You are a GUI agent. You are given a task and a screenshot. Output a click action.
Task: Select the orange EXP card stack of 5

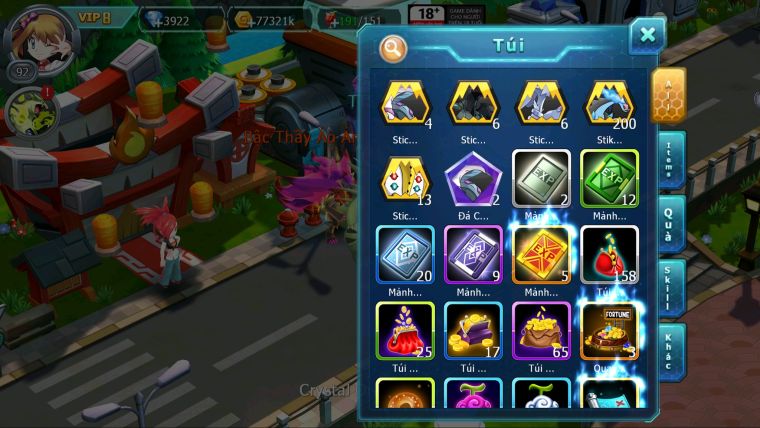[x=541, y=254]
